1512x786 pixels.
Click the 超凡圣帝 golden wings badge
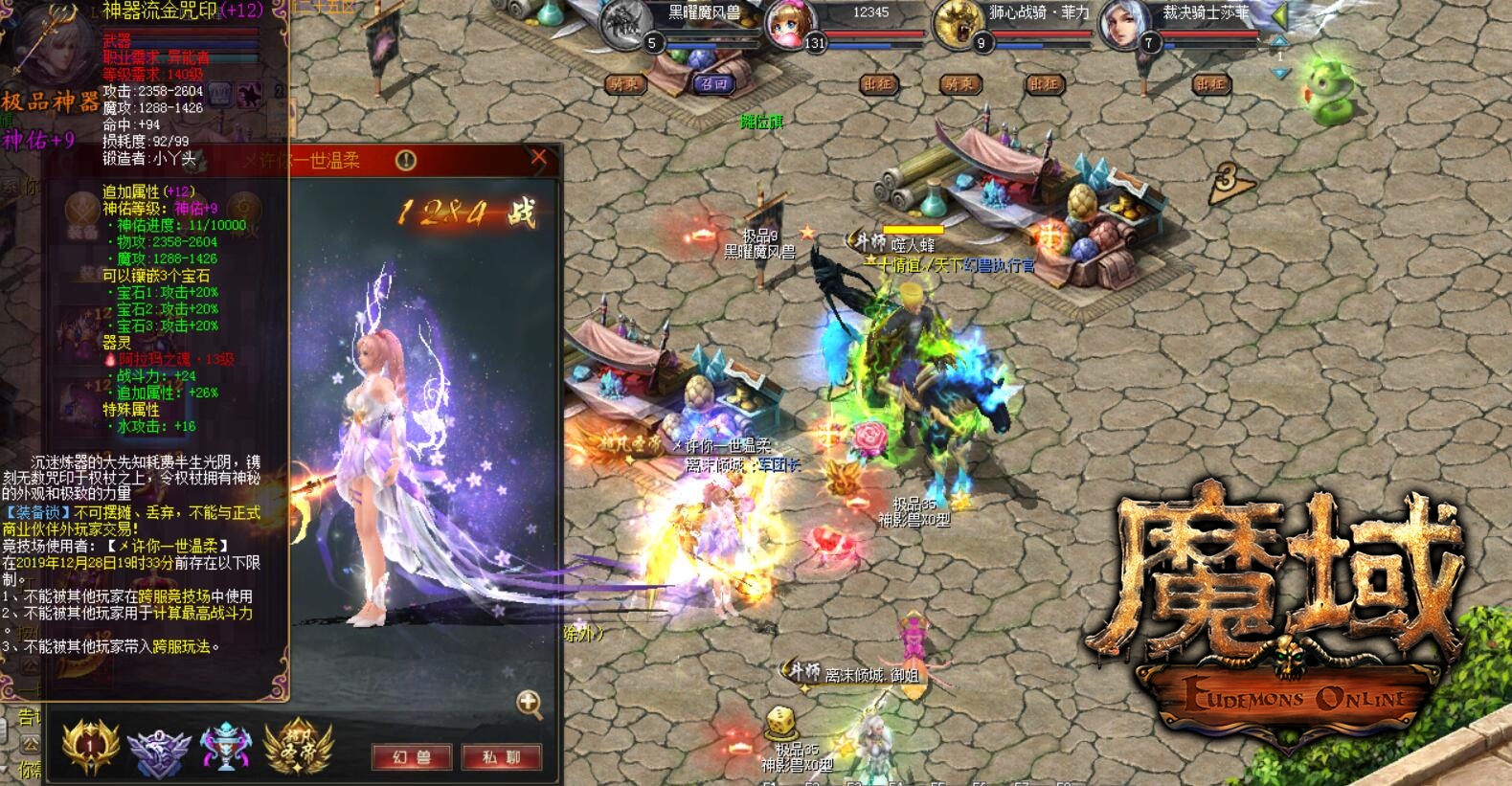pos(297,747)
